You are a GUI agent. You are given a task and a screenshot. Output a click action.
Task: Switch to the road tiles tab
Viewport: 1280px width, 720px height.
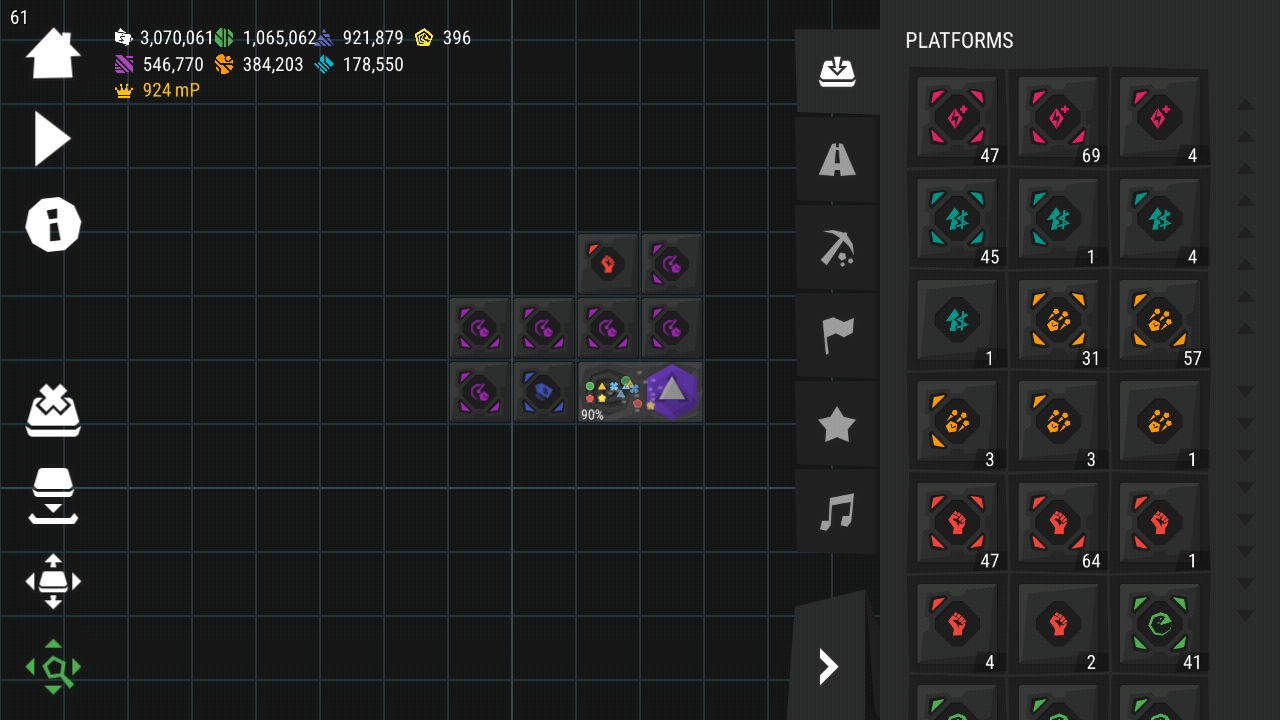[x=837, y=160]
